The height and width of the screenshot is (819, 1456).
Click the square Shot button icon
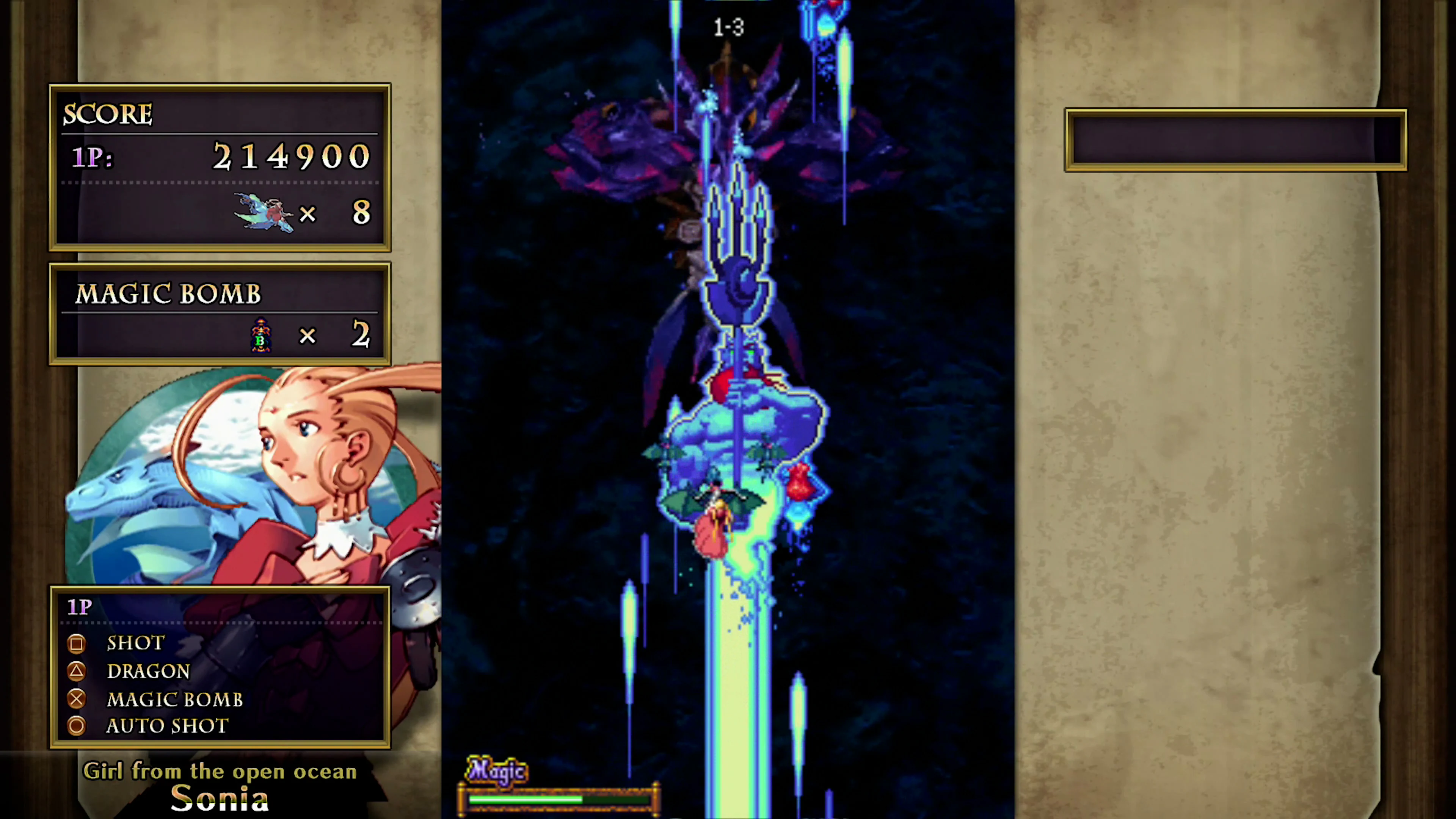coord(77,644)
